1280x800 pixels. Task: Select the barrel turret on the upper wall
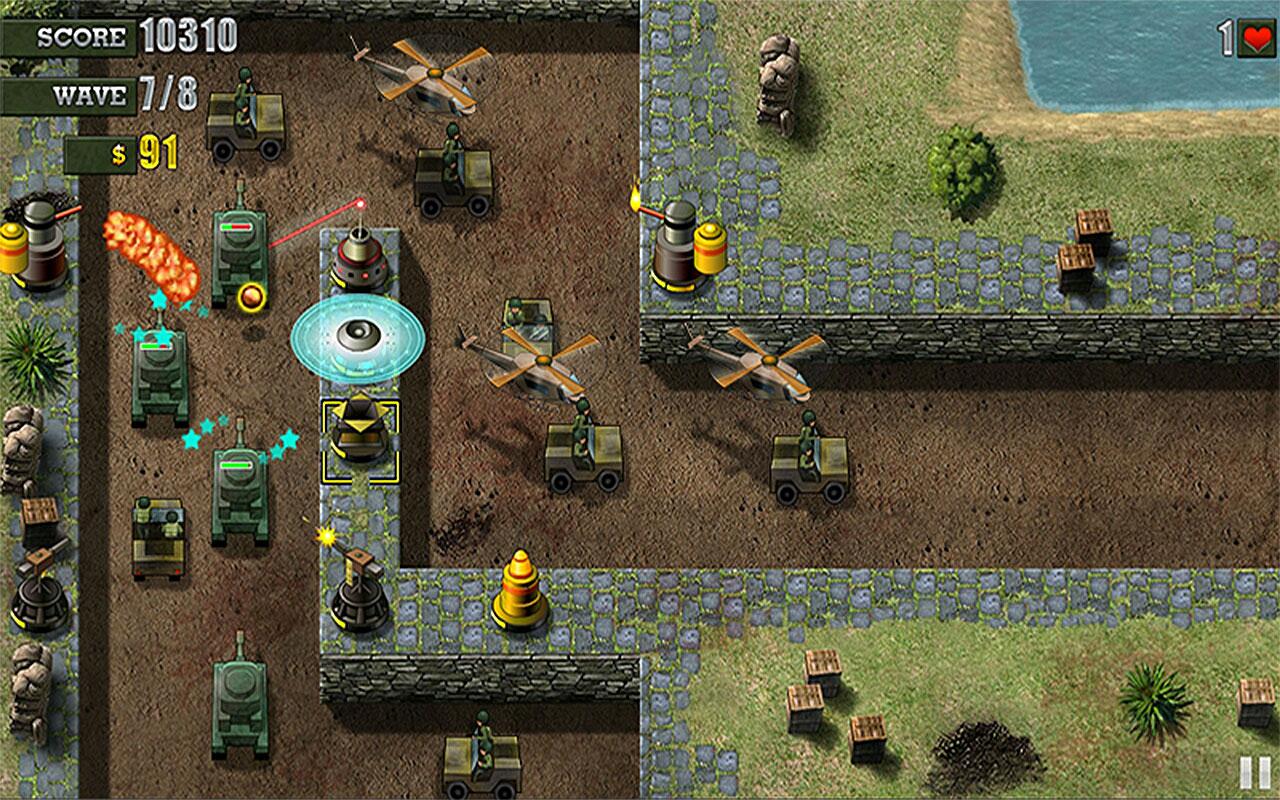click(678, 245)
